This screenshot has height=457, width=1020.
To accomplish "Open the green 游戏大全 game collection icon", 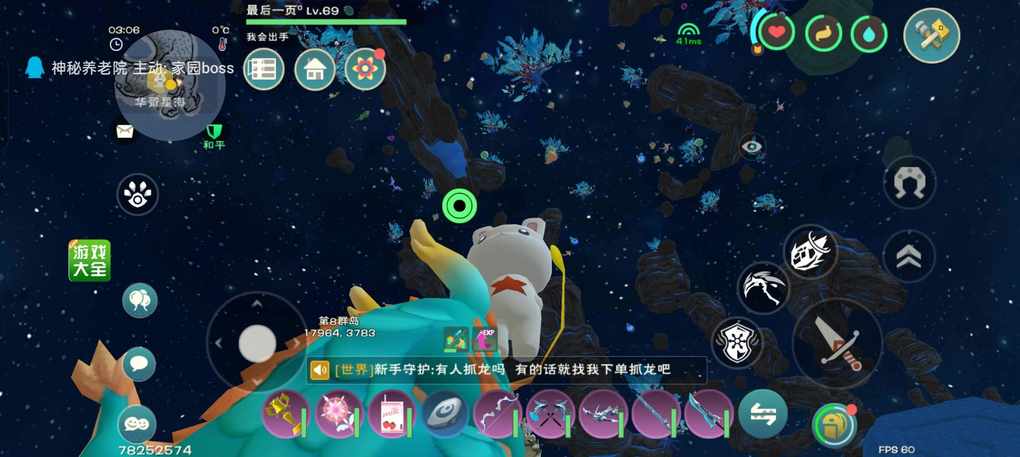I will pos(89,260).
